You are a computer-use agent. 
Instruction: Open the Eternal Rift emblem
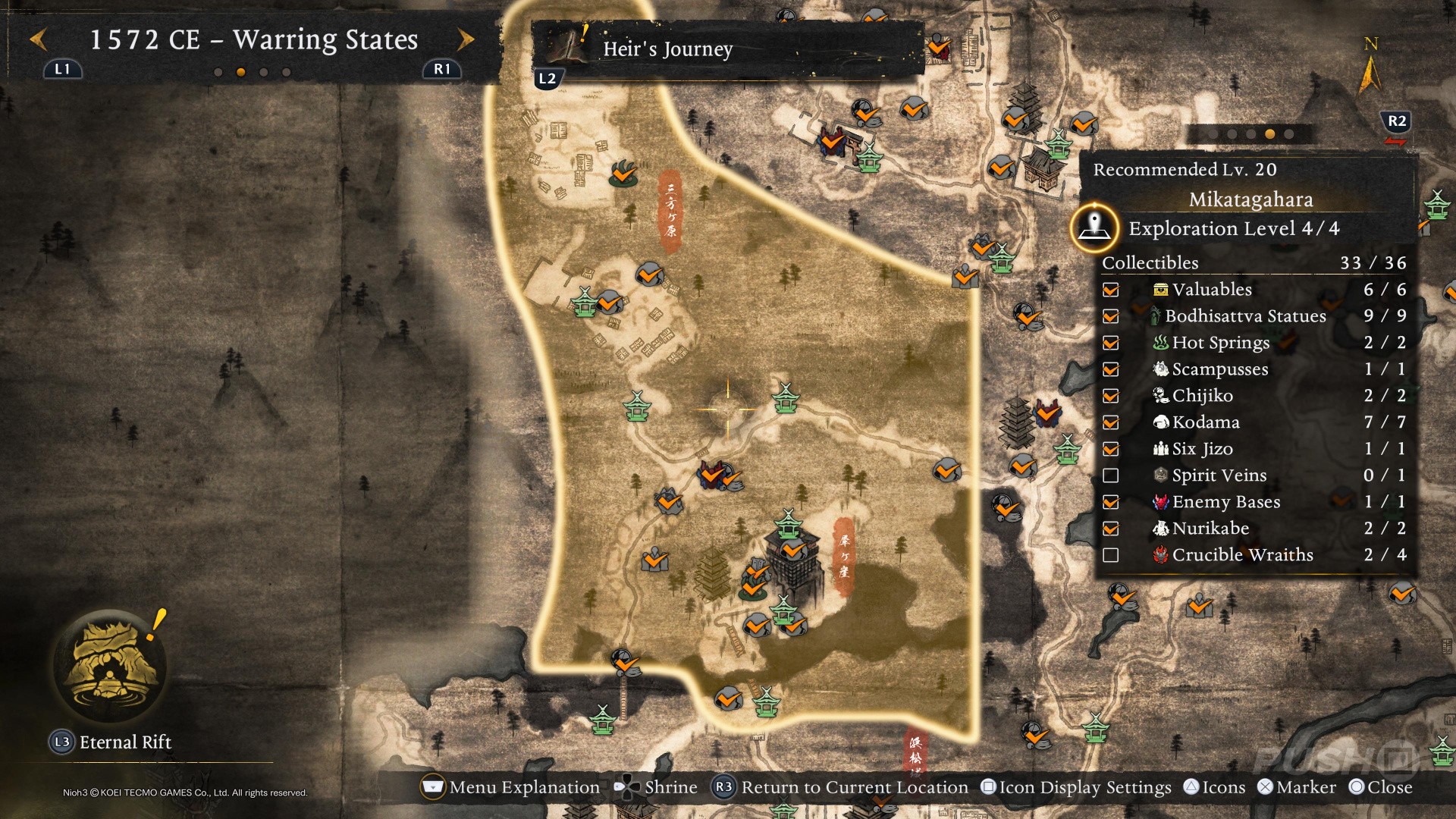[111, 665]
